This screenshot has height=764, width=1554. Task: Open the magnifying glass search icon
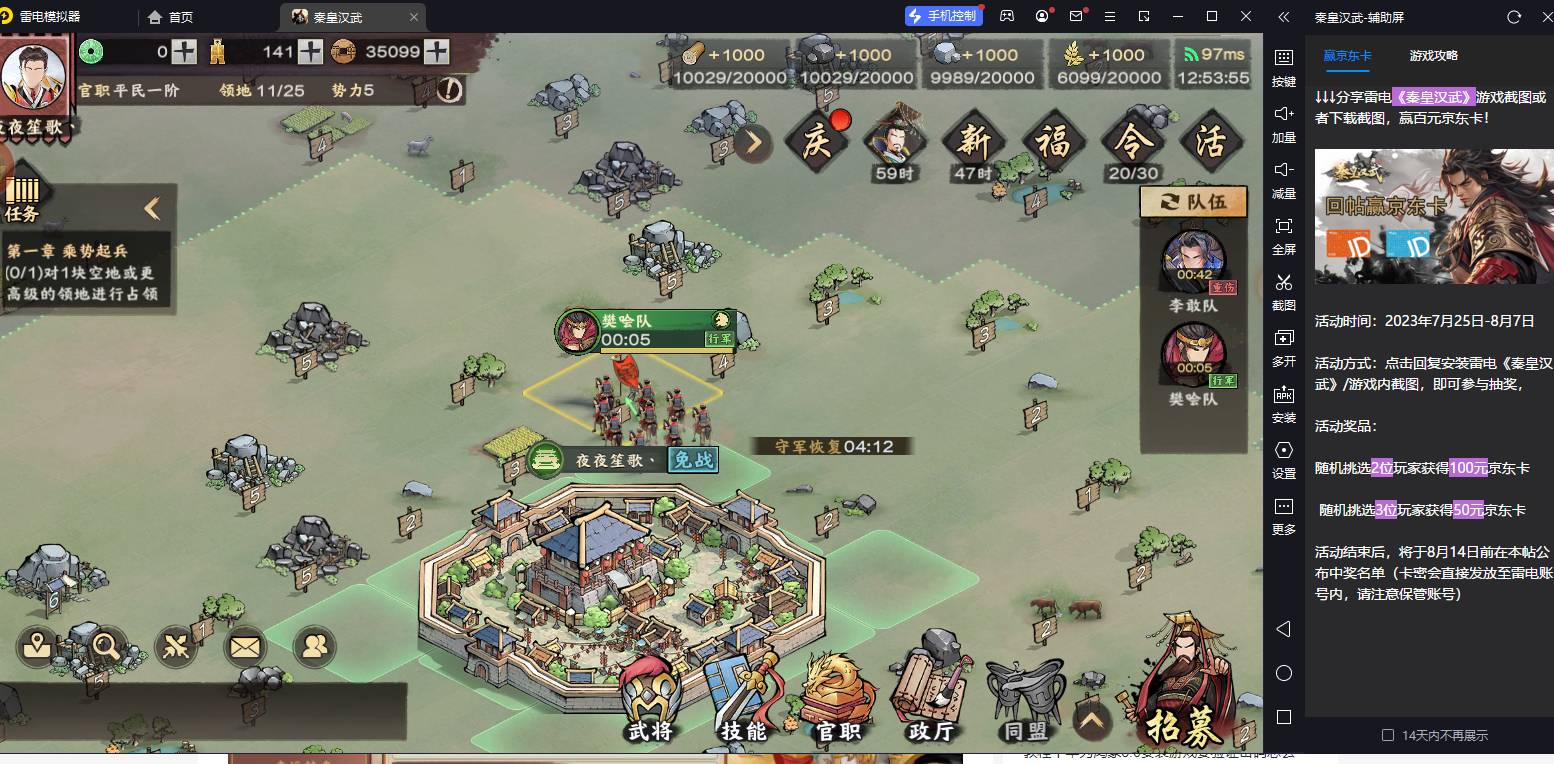point(106,646)
